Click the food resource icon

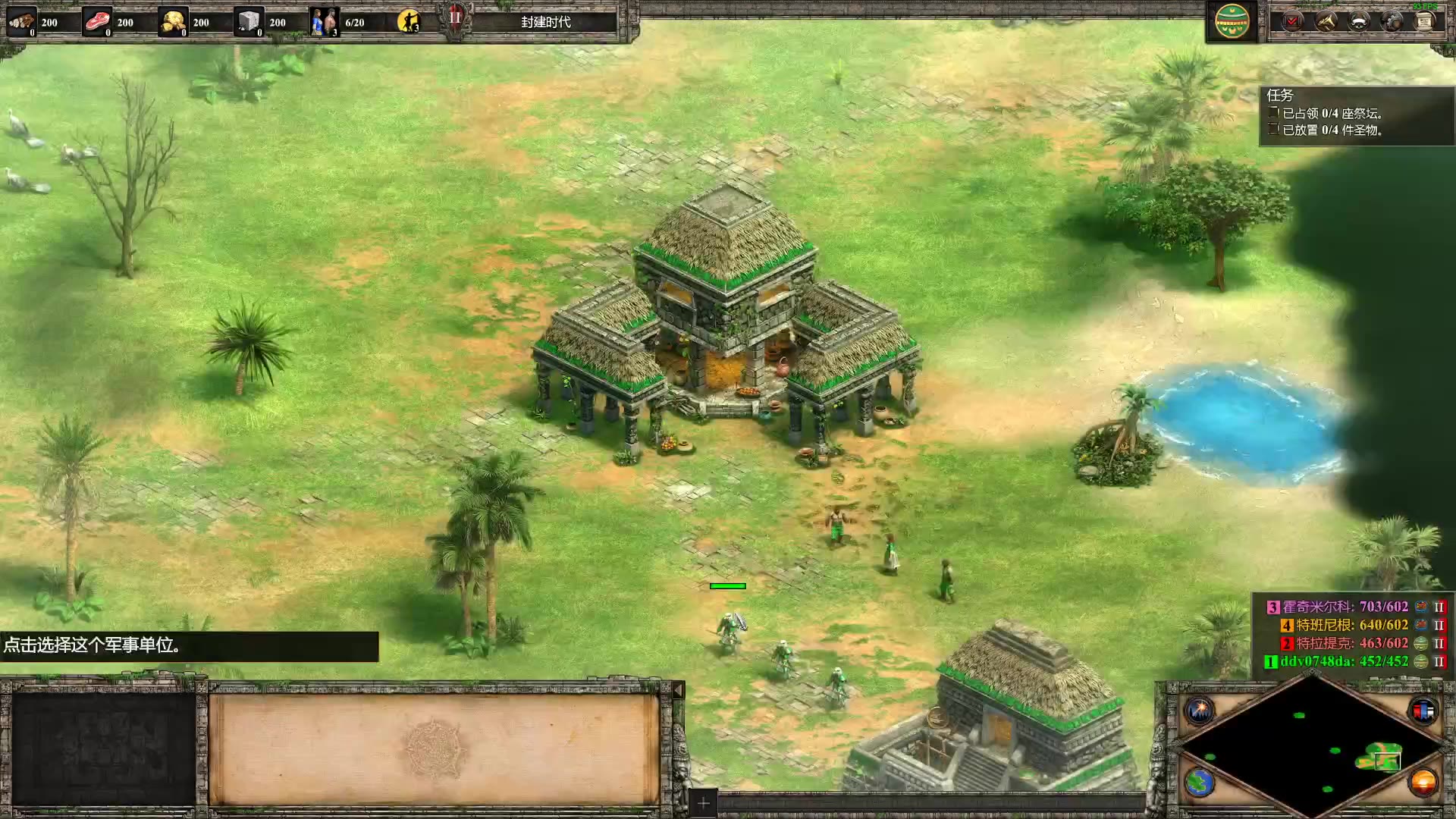(x=96, y=20)
